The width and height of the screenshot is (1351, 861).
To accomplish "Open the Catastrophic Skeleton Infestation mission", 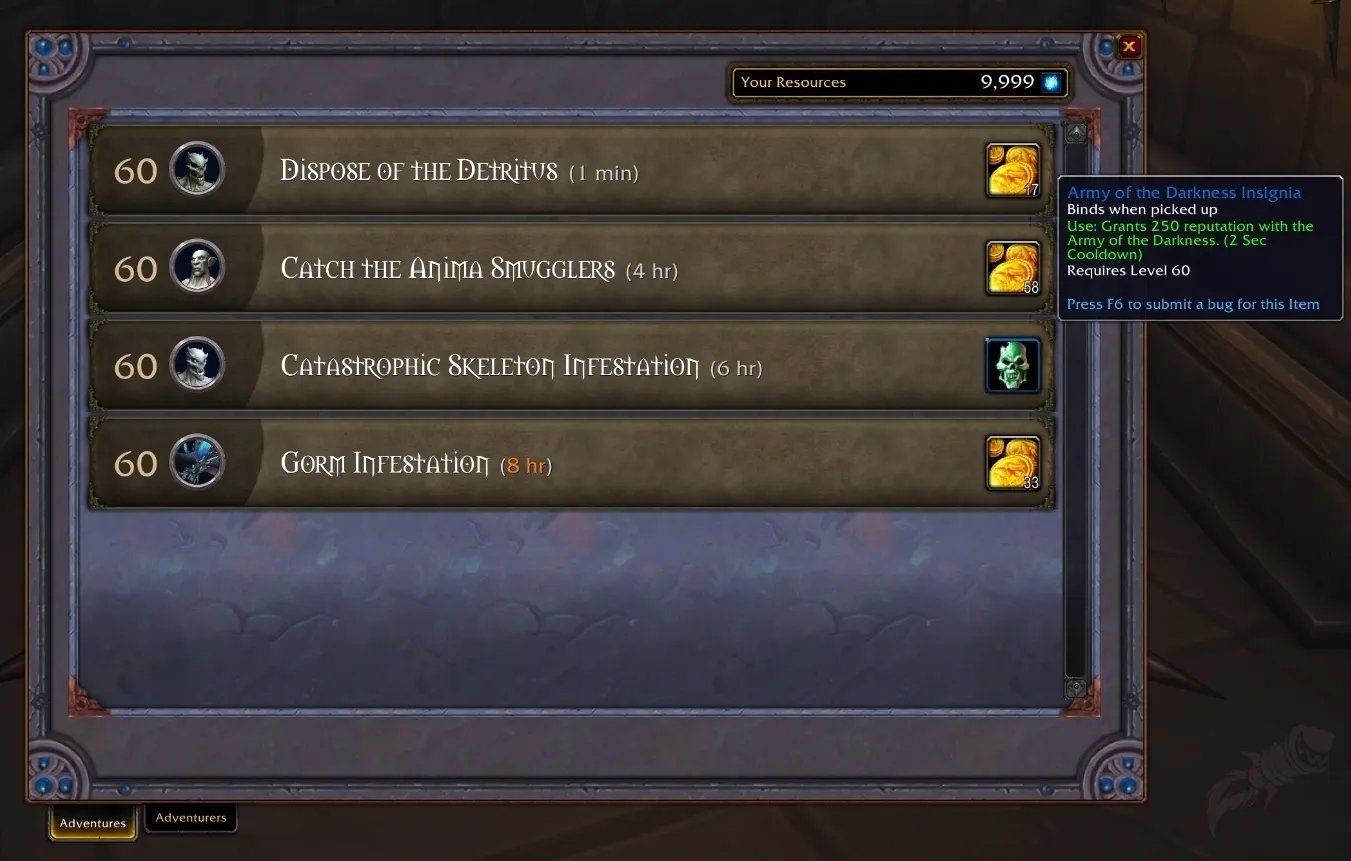I will point(570,366).
